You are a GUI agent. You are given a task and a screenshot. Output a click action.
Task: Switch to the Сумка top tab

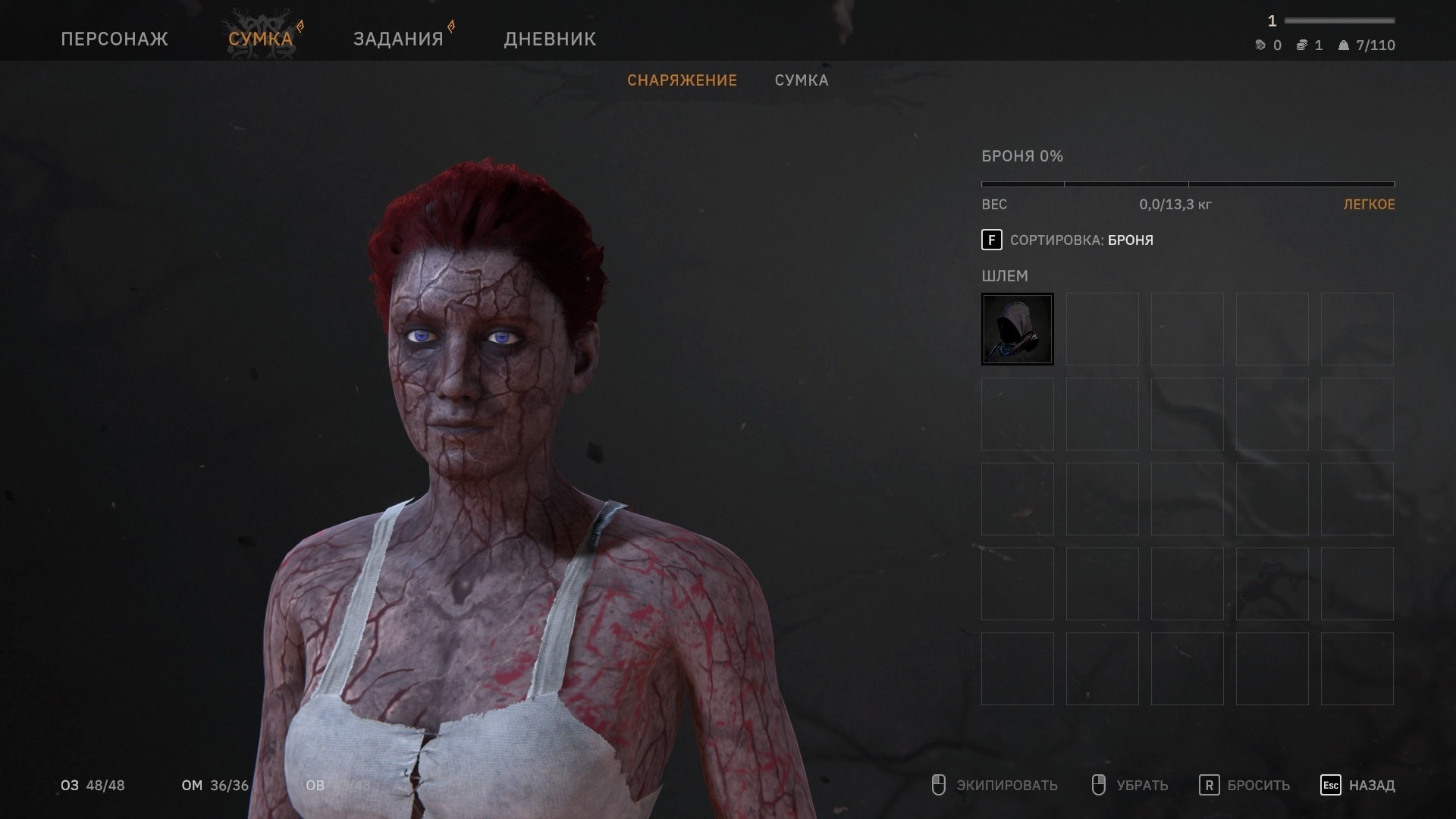pyautogui.click(x=261, y=39)
